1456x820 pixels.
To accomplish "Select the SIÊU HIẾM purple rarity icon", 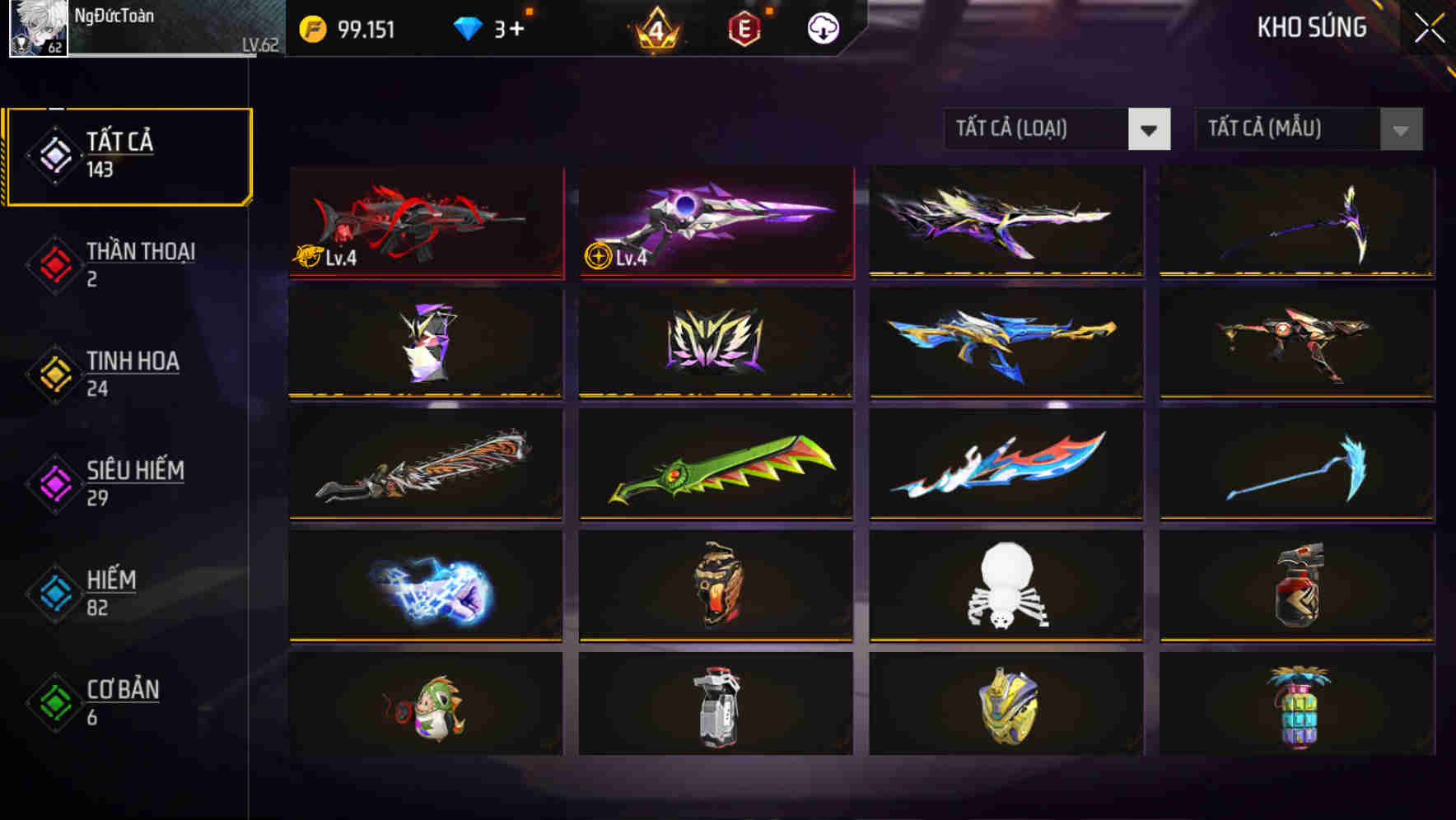I will (x=53, y=482).
